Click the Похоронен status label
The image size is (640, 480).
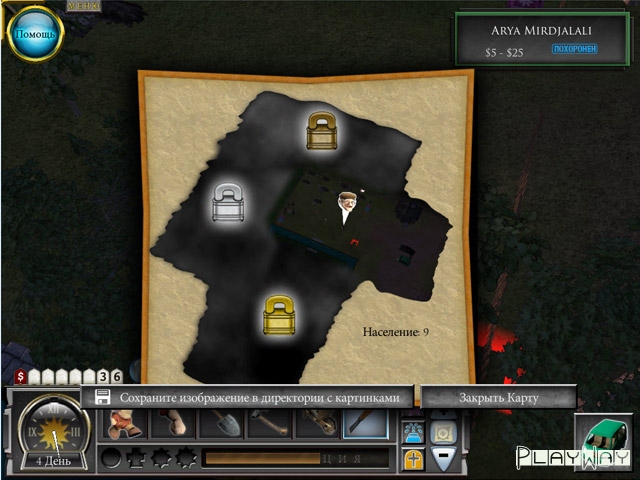(574, 48)
